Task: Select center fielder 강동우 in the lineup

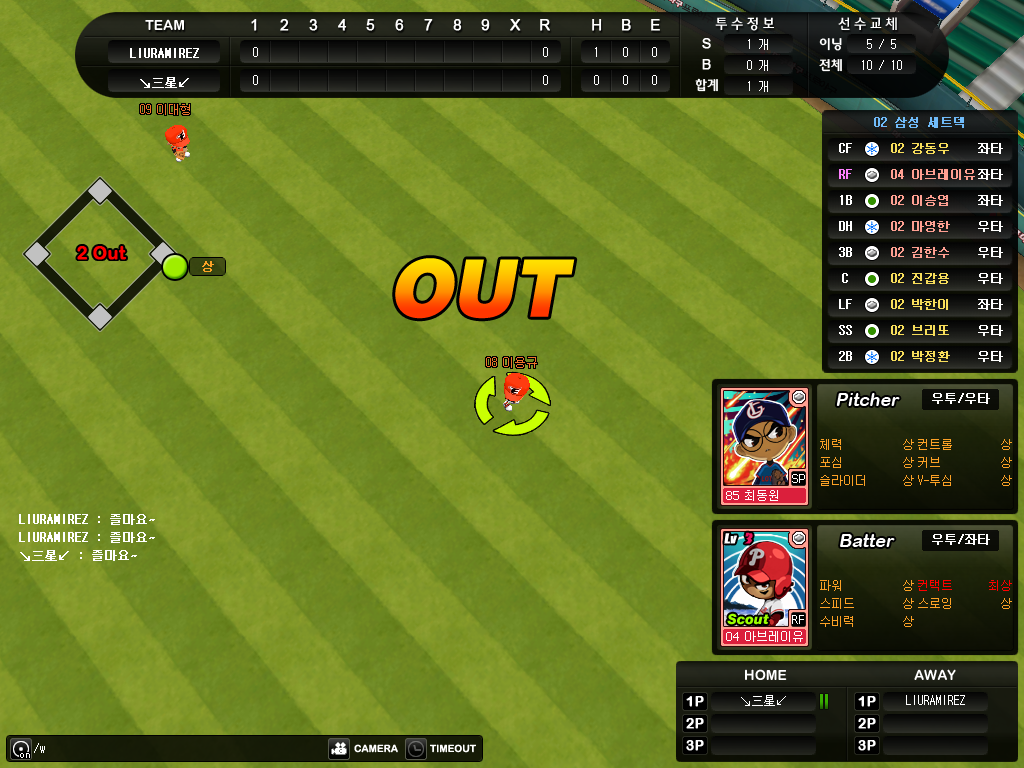Action: tap(919, 149)
